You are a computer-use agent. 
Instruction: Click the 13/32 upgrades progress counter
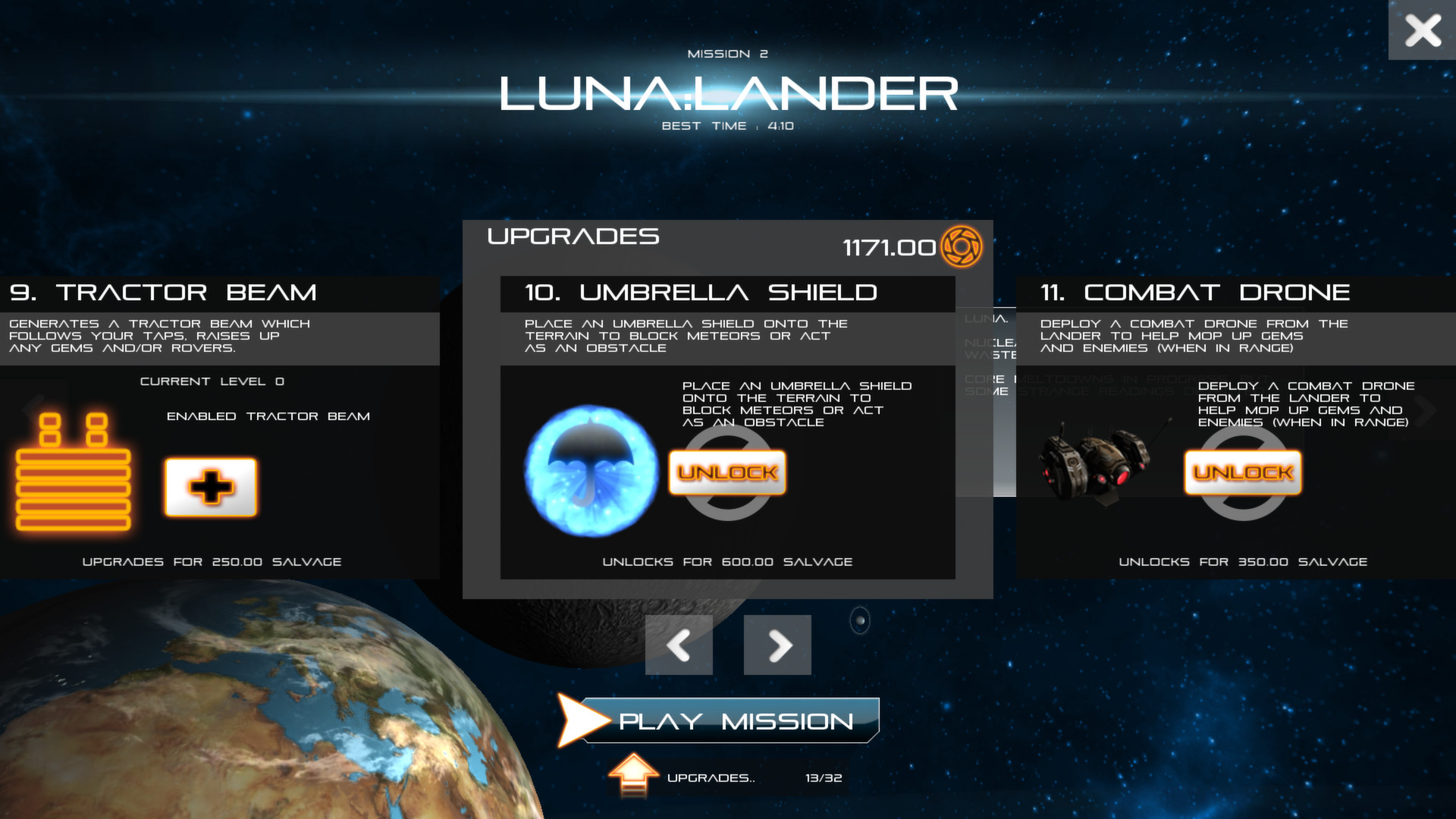823,777
